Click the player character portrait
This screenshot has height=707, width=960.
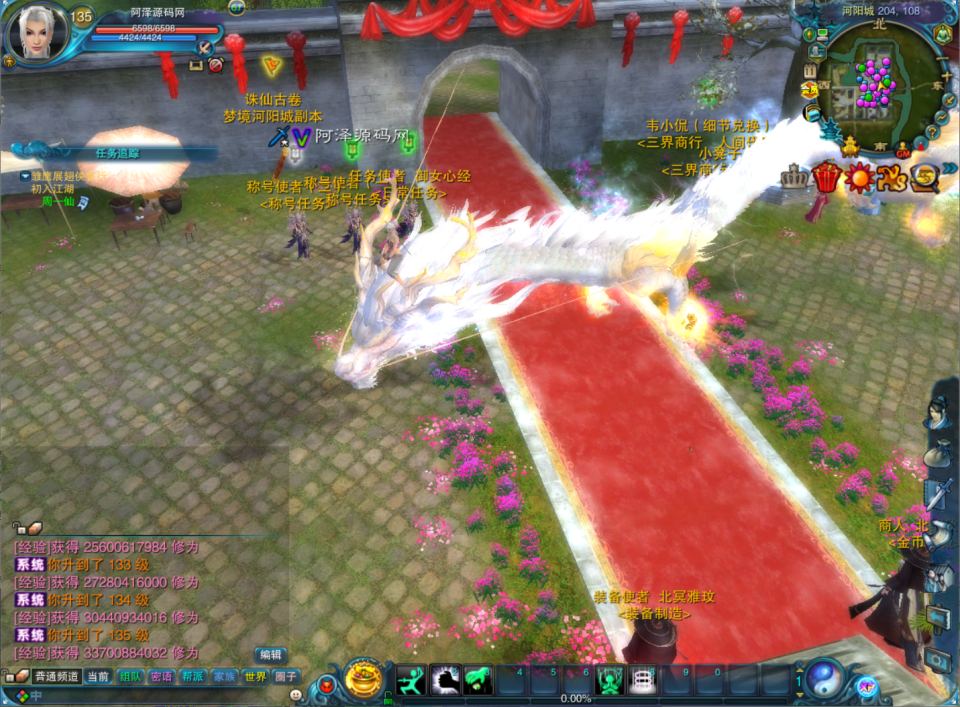(x=35, y=33)
